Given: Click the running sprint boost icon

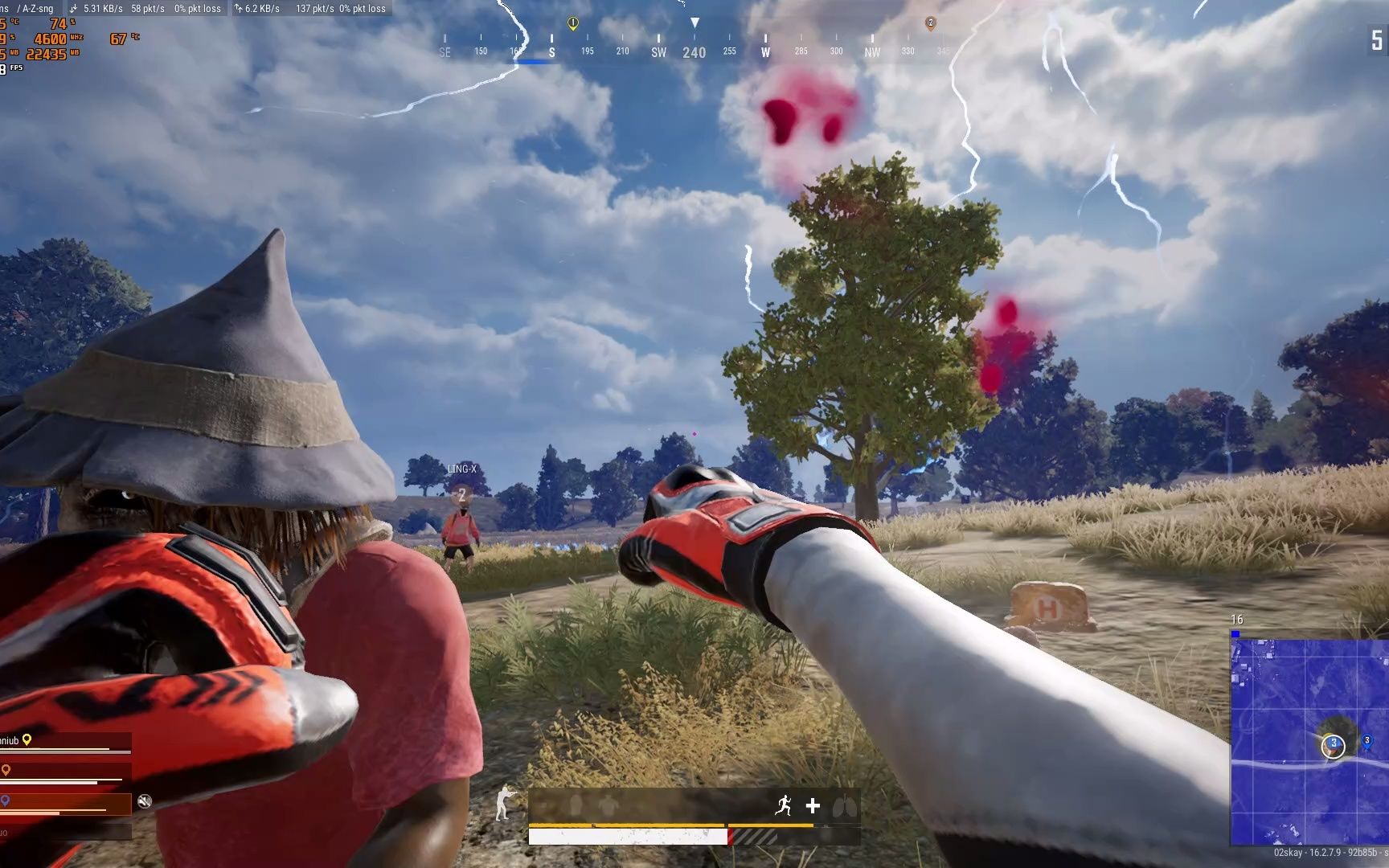Looking at the screenshot, I should [784, 805].
